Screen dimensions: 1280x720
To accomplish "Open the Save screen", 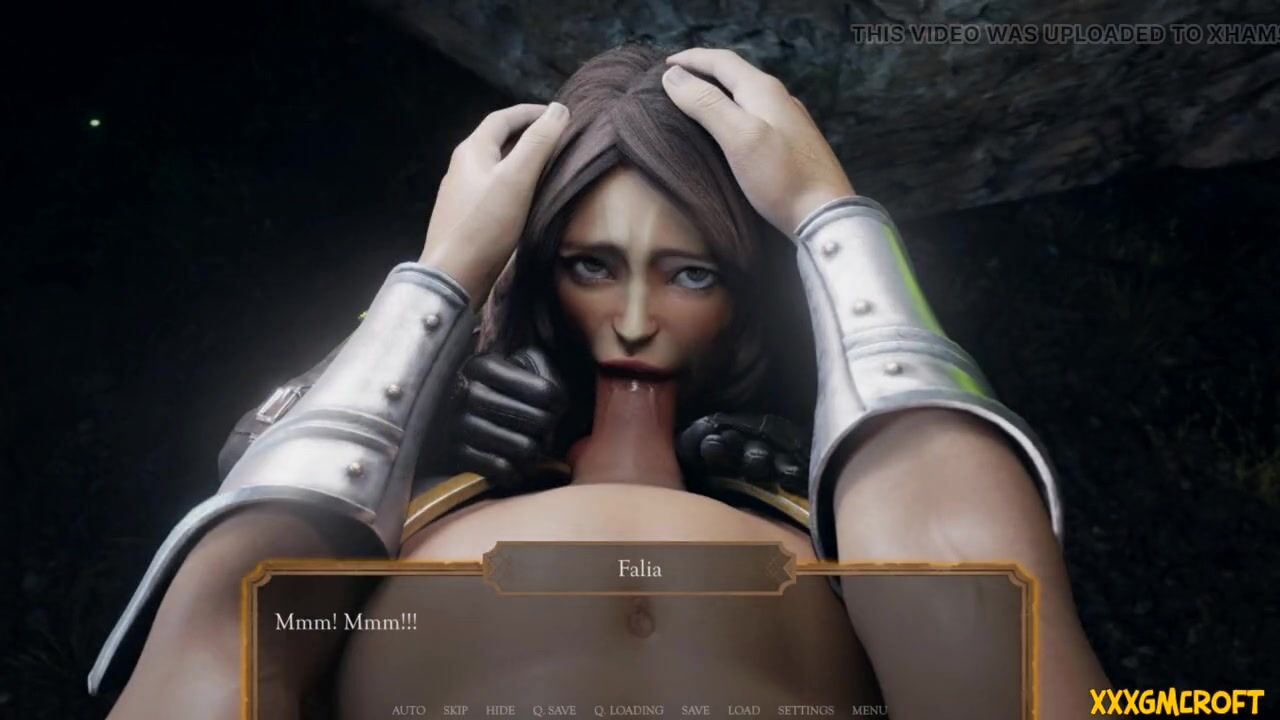I will click(x=695, y=710).
